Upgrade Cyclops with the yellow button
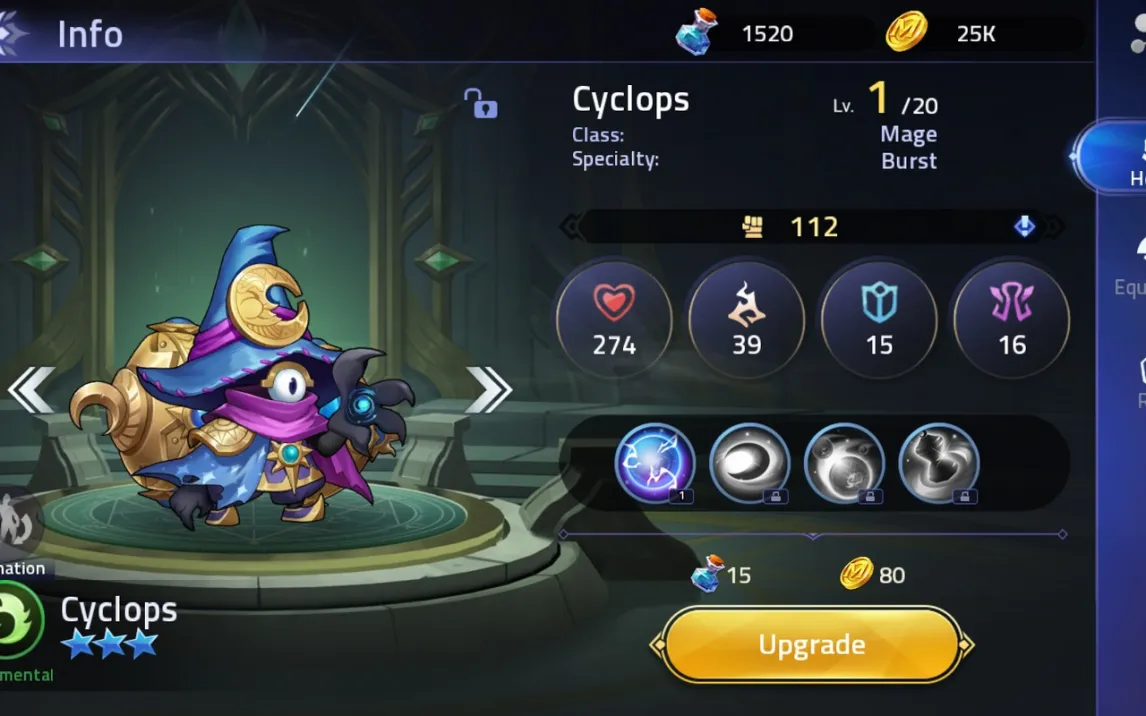 coord(811,645)
